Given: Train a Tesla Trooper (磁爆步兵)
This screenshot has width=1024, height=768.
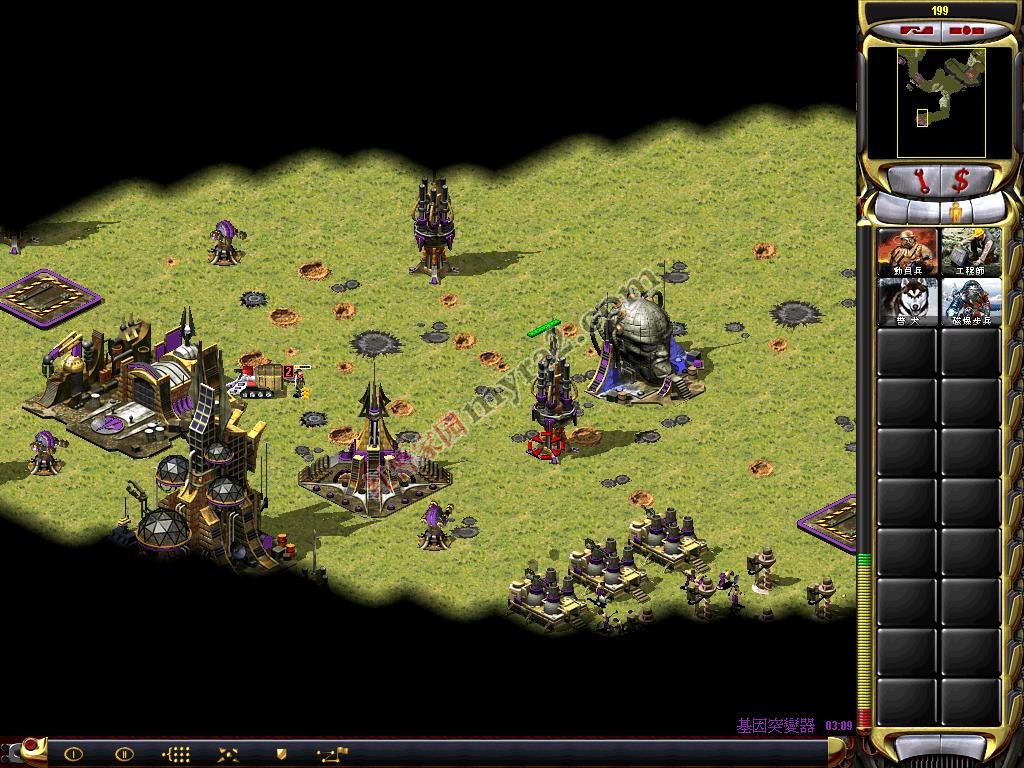Looking at the screenshot, I should [x=971, y=301].
